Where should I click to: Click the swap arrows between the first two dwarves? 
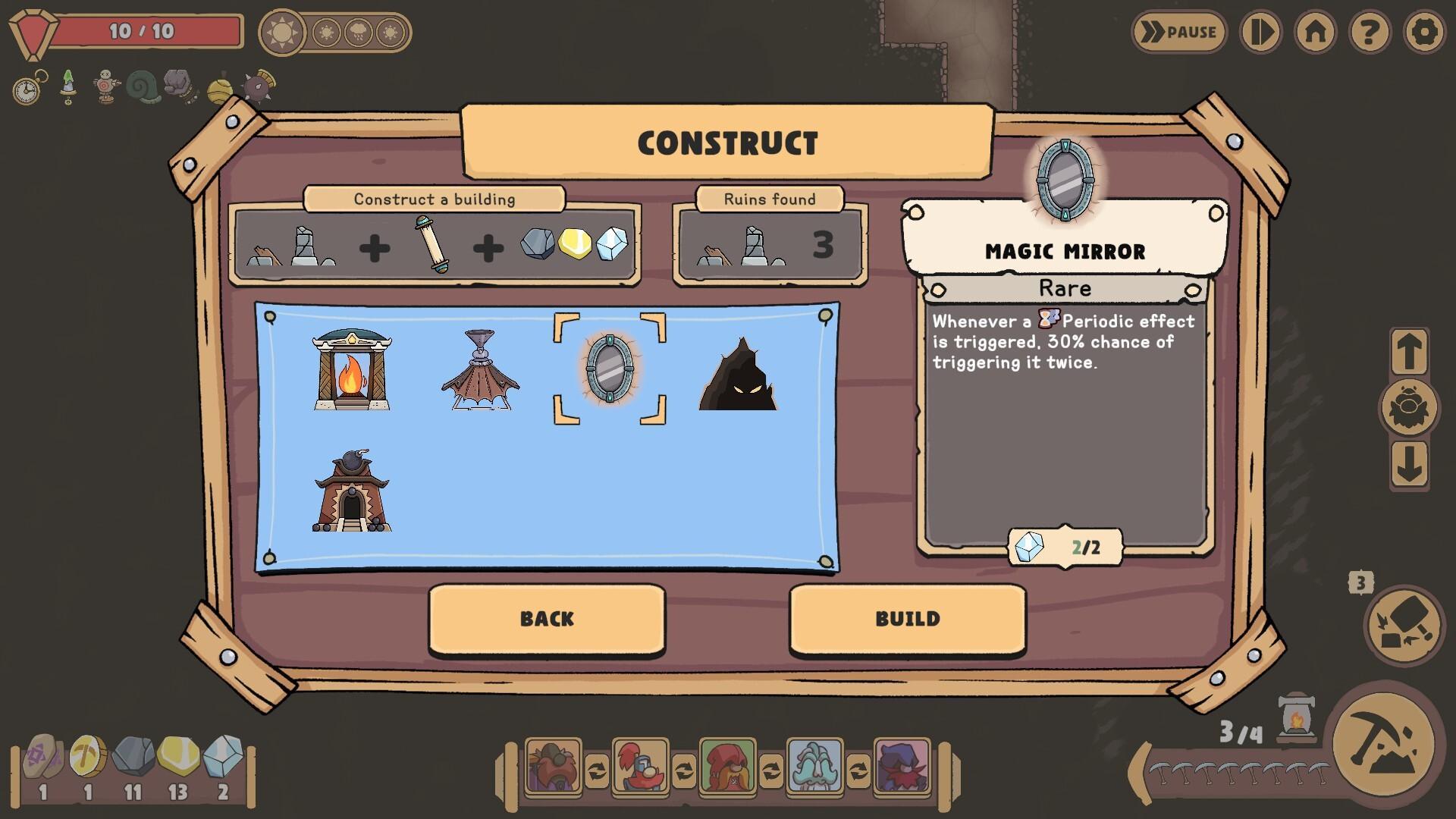(595, 770)
